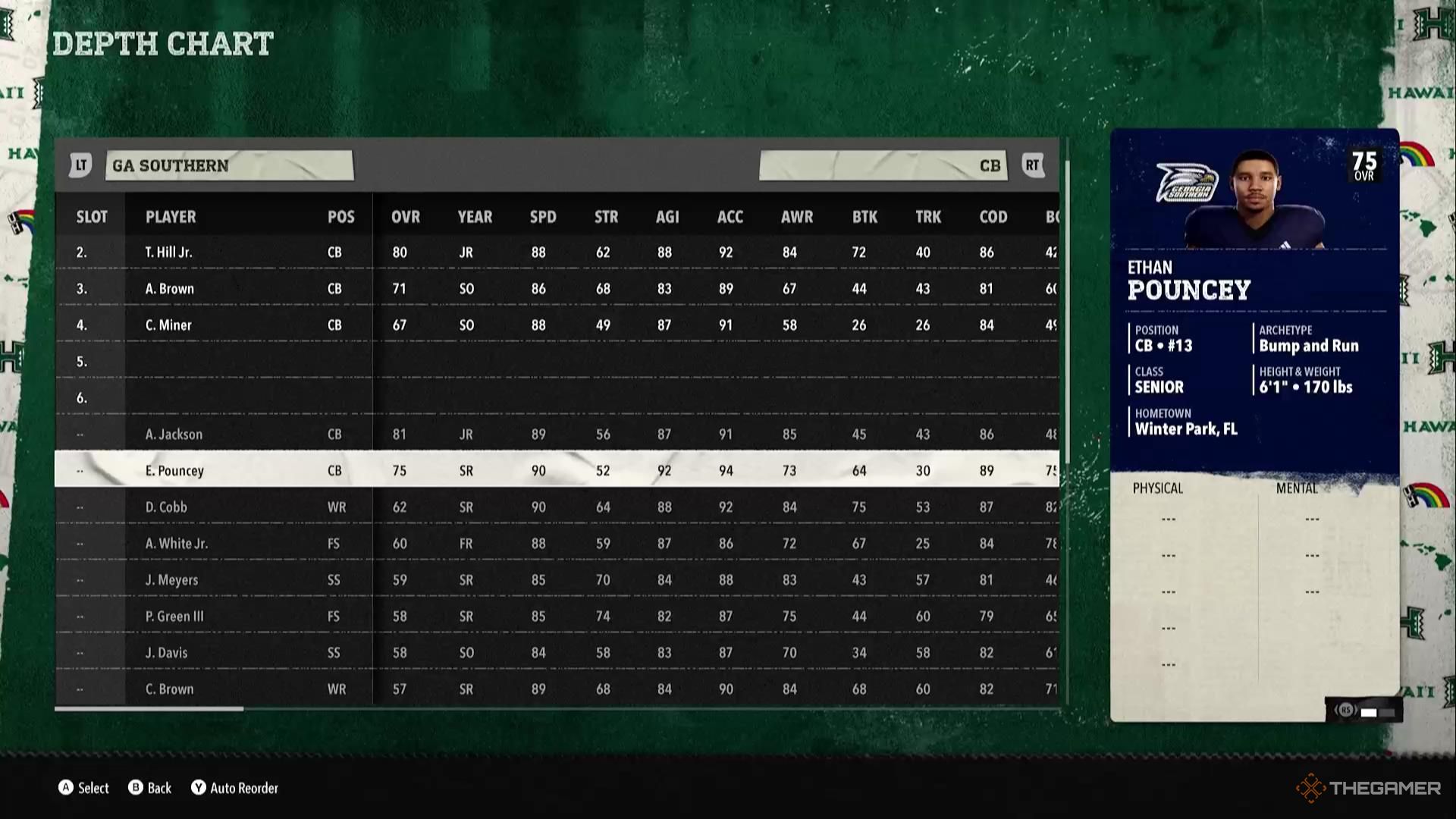Open the GA Southern team selector
The image size is (1456, 819).
pos(229,165)
